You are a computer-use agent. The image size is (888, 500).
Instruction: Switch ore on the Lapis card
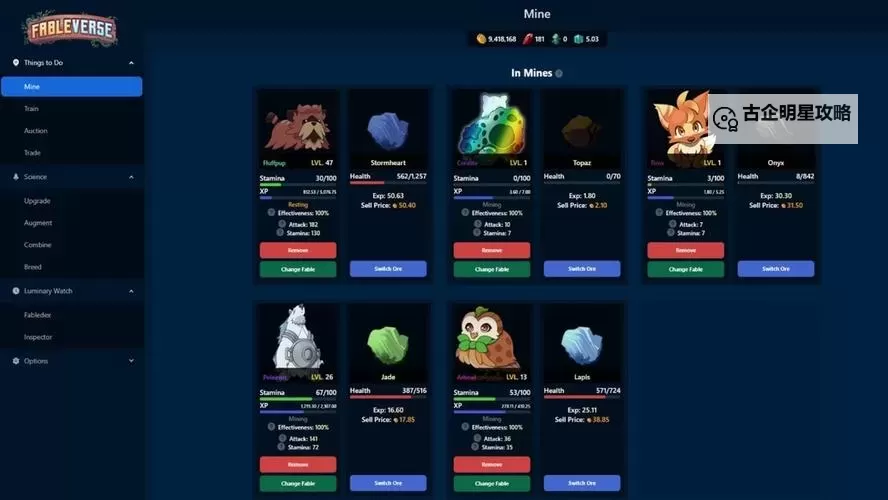pyautogui.click(x=582, y=483)
